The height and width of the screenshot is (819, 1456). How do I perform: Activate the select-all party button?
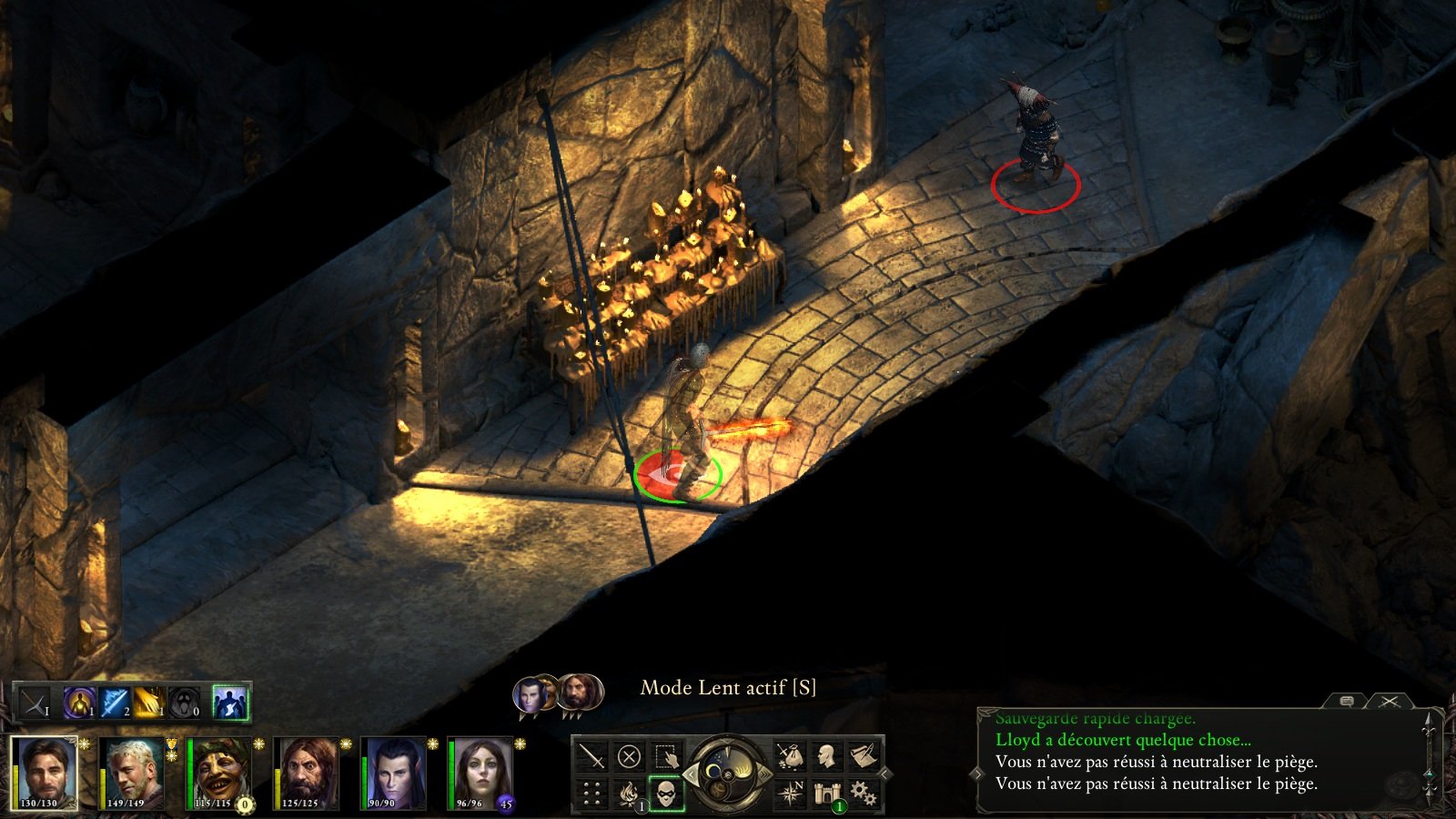pyautogui.click(x=666, y=756)
